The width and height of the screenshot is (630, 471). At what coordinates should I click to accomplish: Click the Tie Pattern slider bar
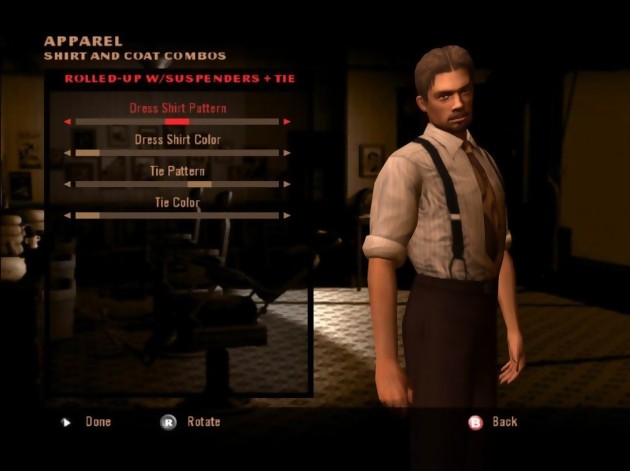pyautogui.click(x=177, y=184)
